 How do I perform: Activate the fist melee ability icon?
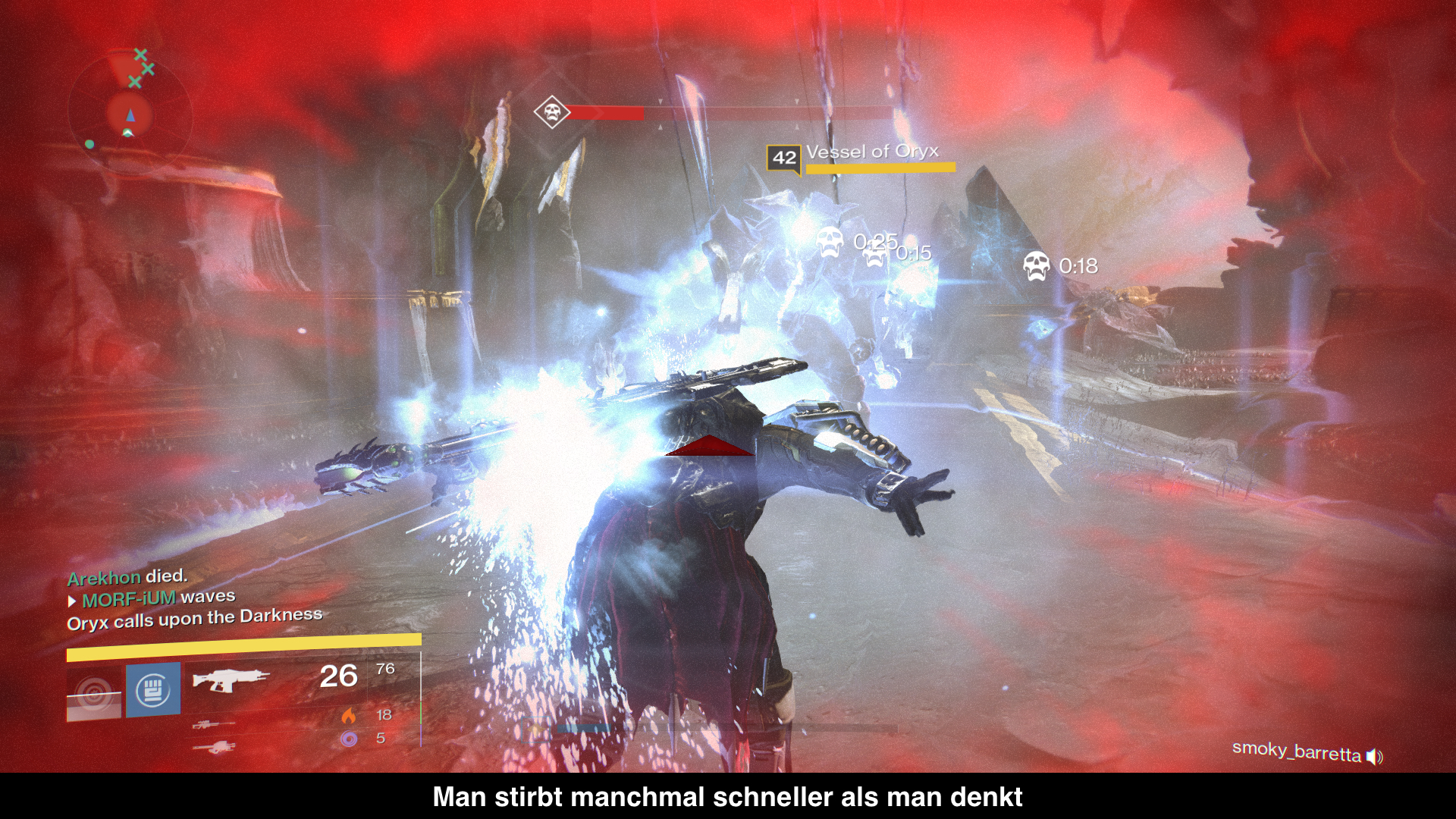coord(153,690)
